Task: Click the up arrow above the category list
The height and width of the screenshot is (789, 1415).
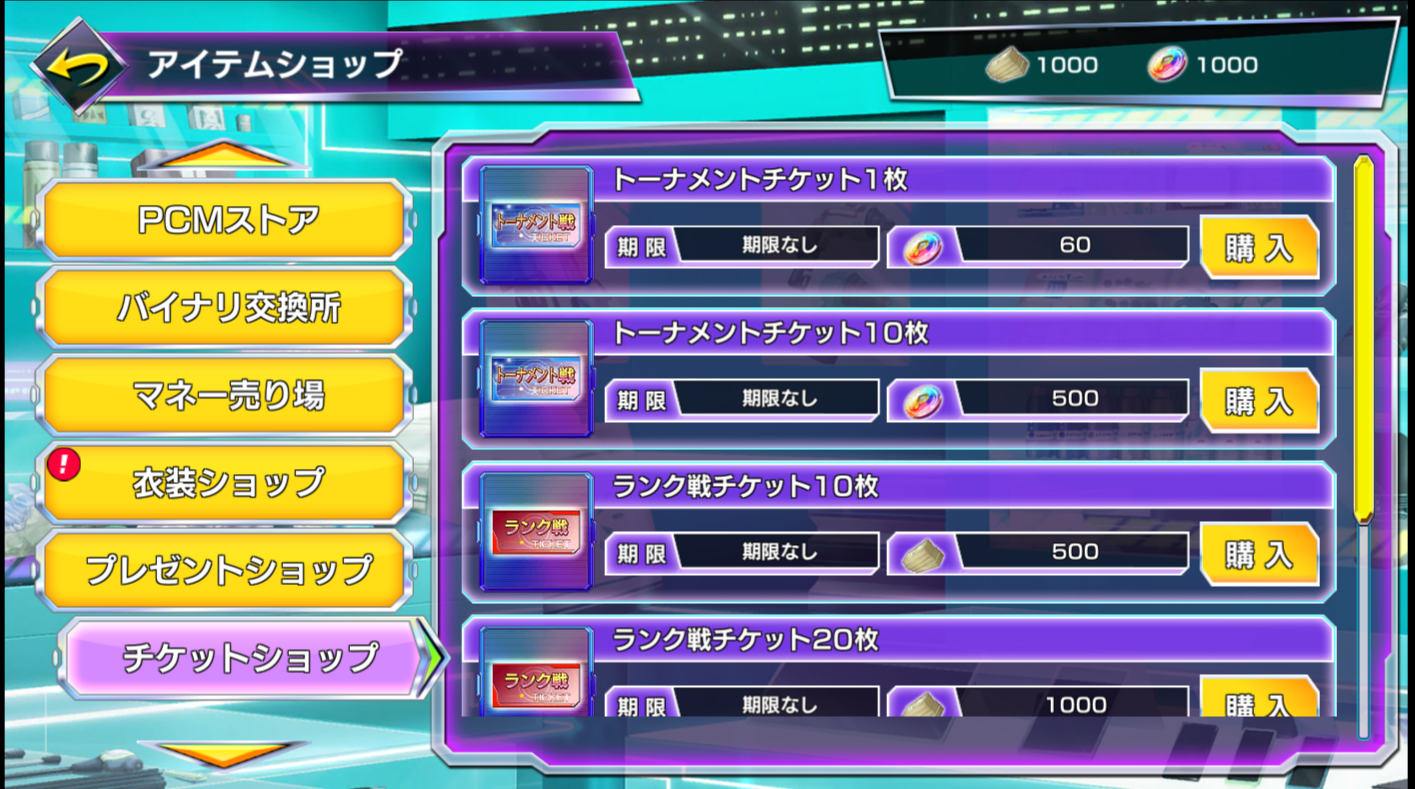Action: pyautogui.click(x=222, y=156)
